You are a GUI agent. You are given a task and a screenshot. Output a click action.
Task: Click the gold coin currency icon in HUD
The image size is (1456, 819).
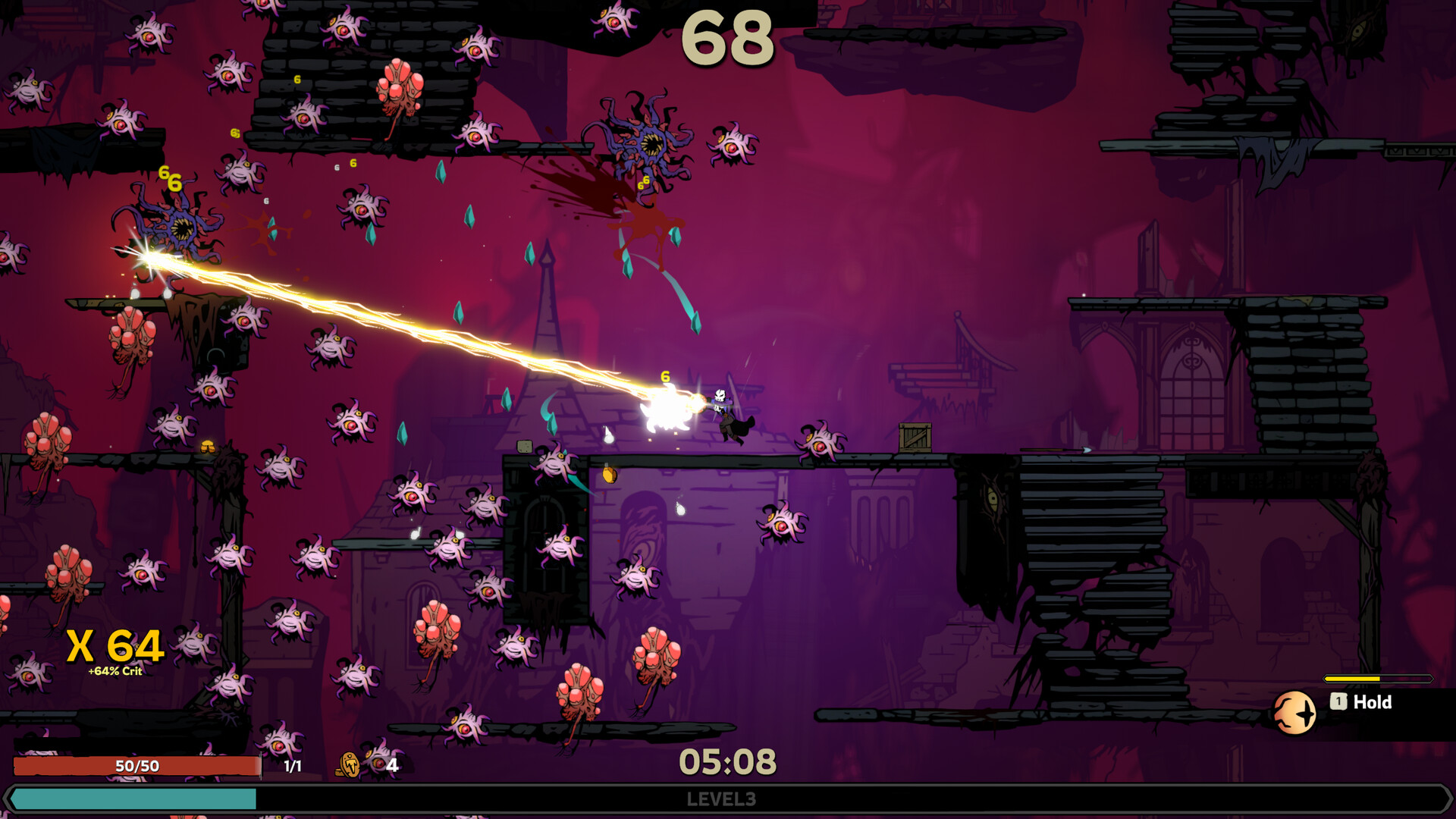click(349, 766)
